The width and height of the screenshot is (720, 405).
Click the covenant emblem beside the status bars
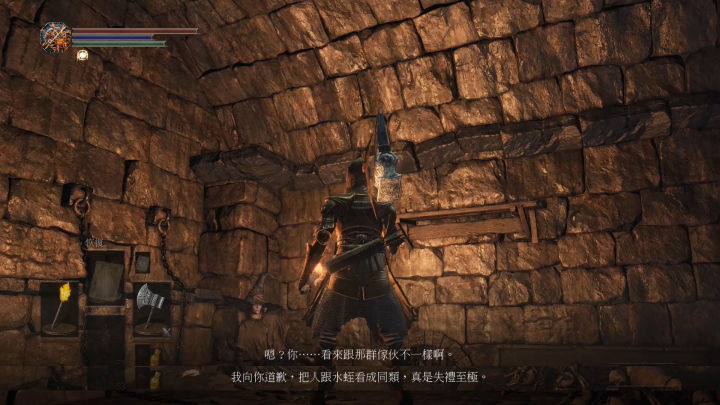(x=54, y=37)
